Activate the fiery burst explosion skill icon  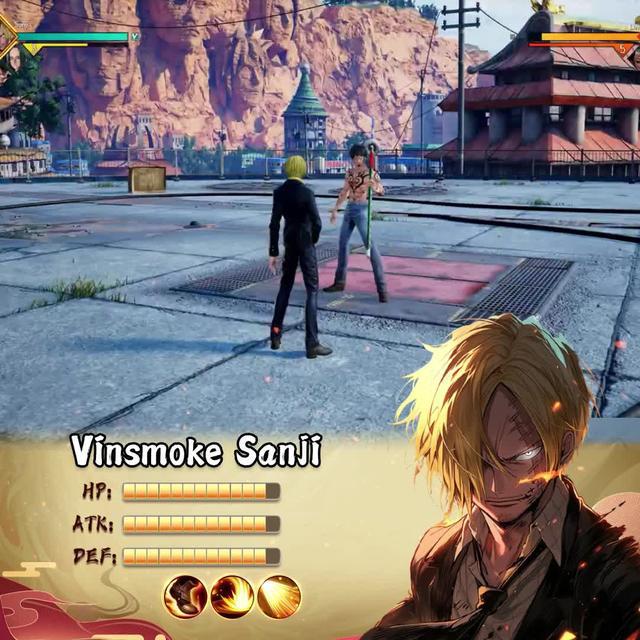[232, 597]
